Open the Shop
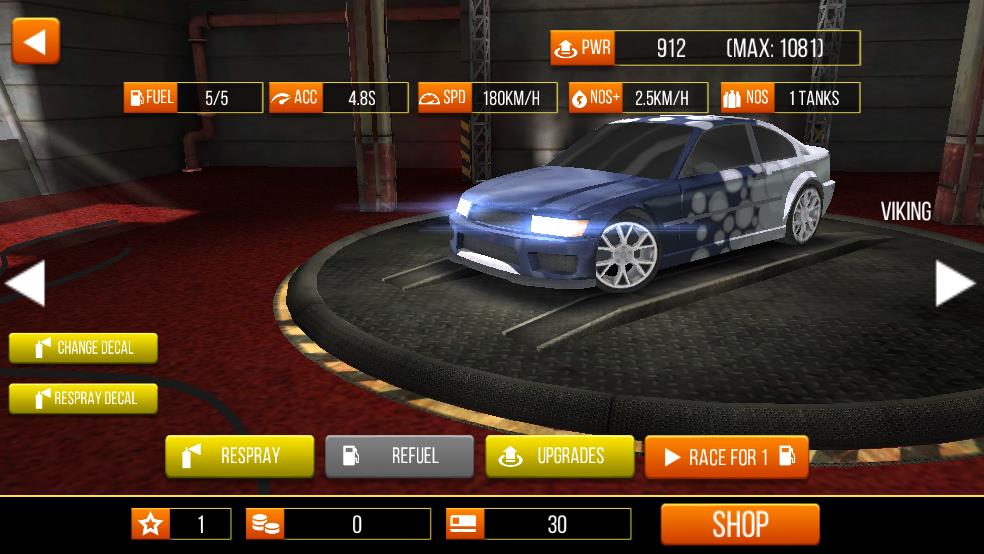 pos(739,524)
